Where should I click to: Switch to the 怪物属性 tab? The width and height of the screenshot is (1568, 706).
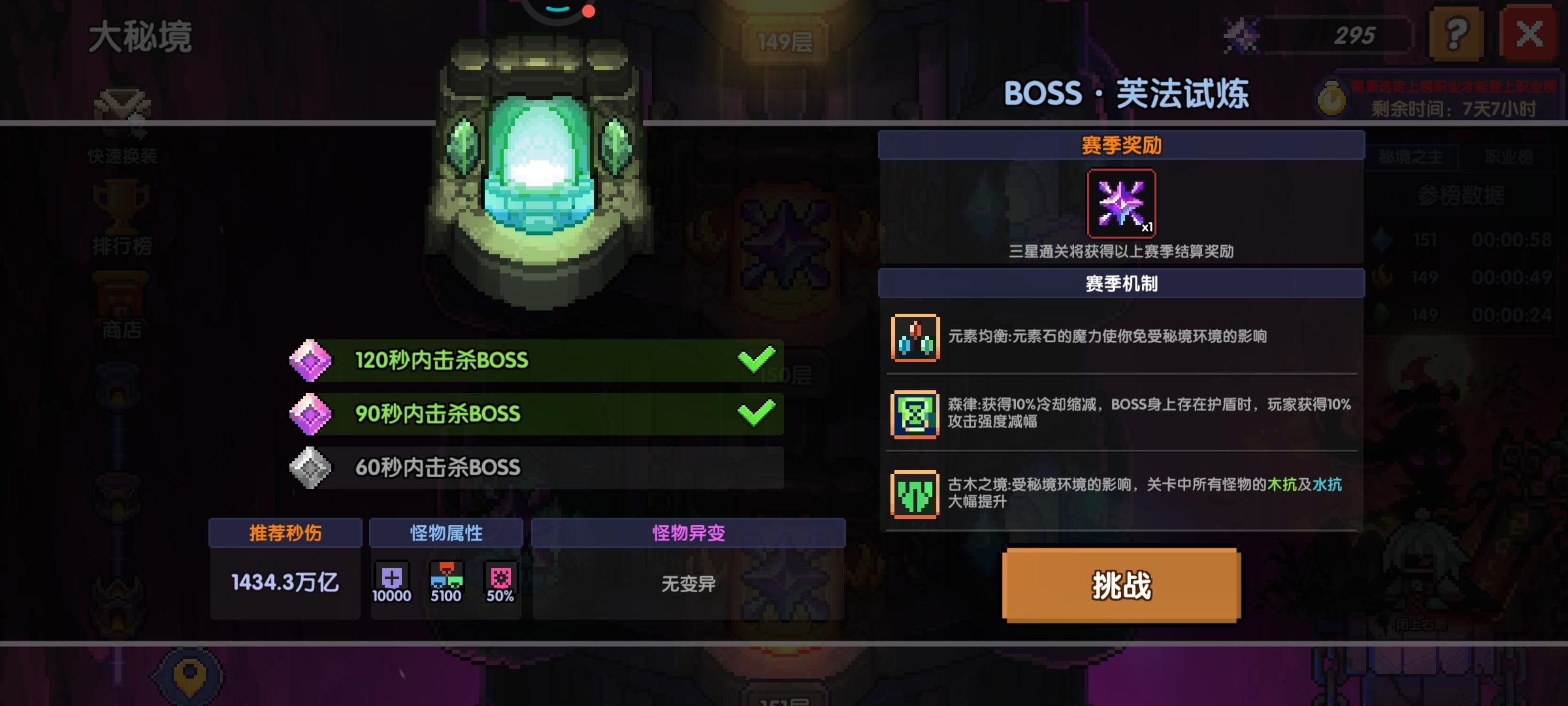(446, 533)
